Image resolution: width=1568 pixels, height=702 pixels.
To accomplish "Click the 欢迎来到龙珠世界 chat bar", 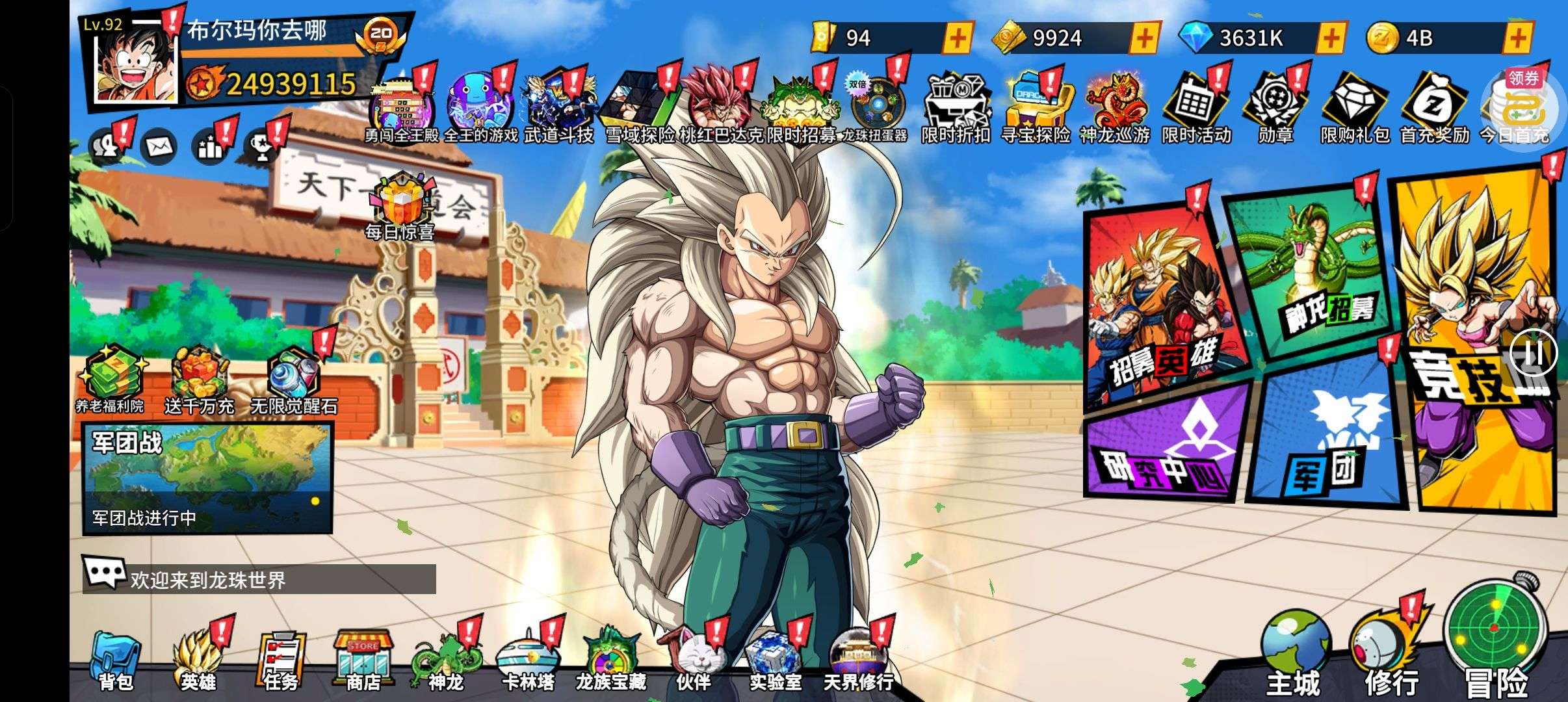I will pyautogui.click(x=259, y=578).
